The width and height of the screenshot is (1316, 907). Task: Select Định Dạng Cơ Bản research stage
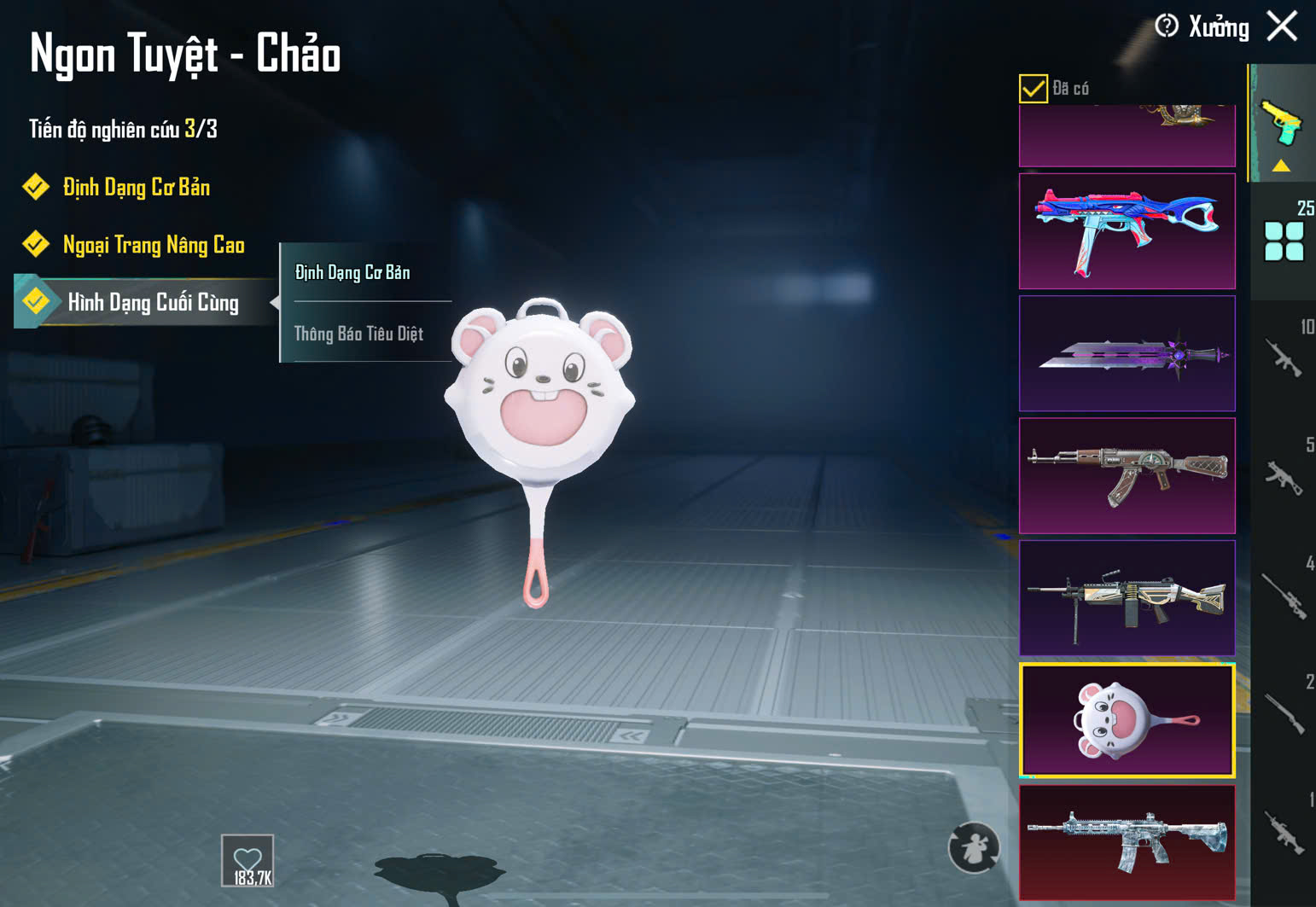(136, 187)
